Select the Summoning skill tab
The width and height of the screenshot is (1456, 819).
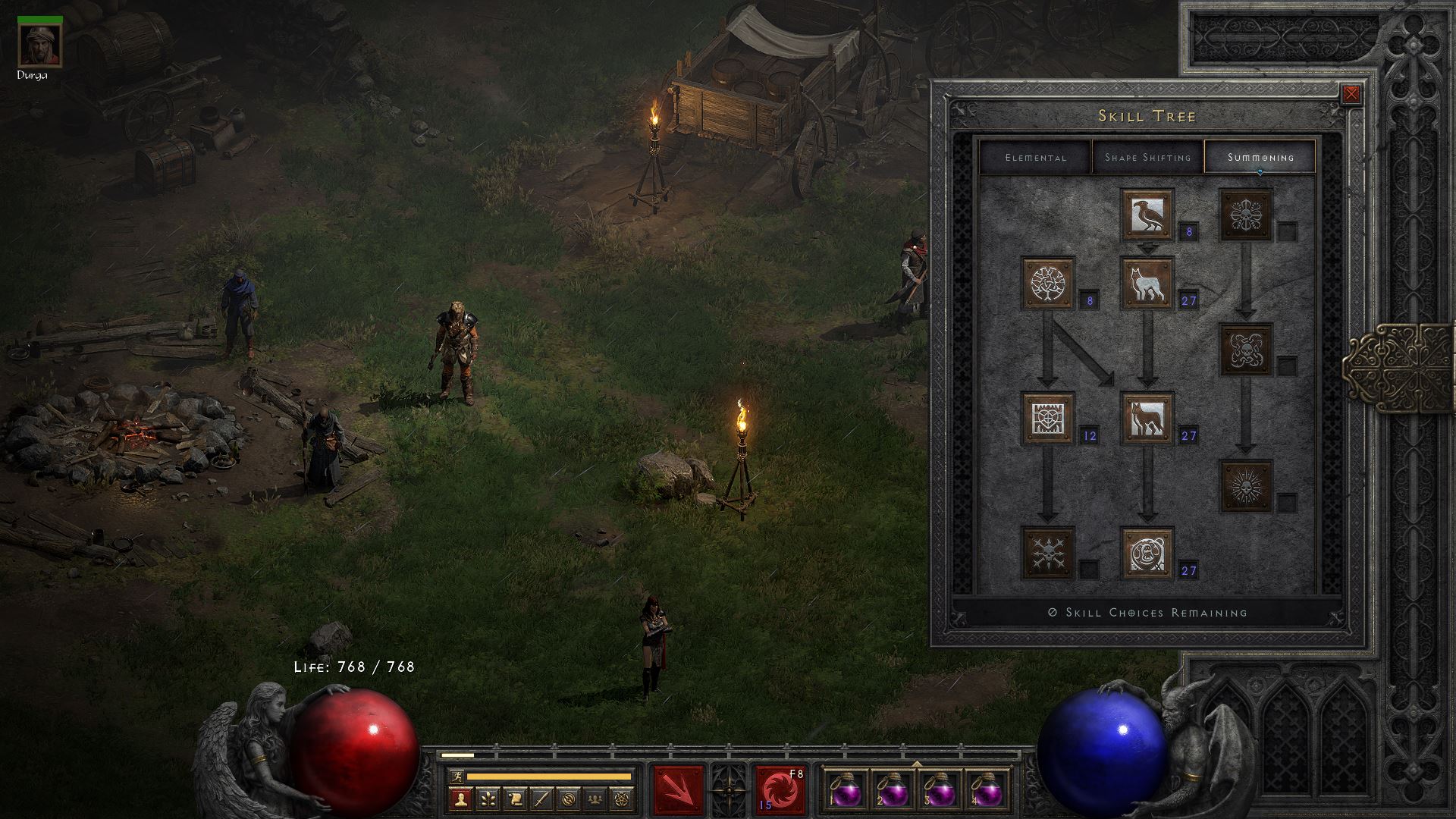(1260, 157)
